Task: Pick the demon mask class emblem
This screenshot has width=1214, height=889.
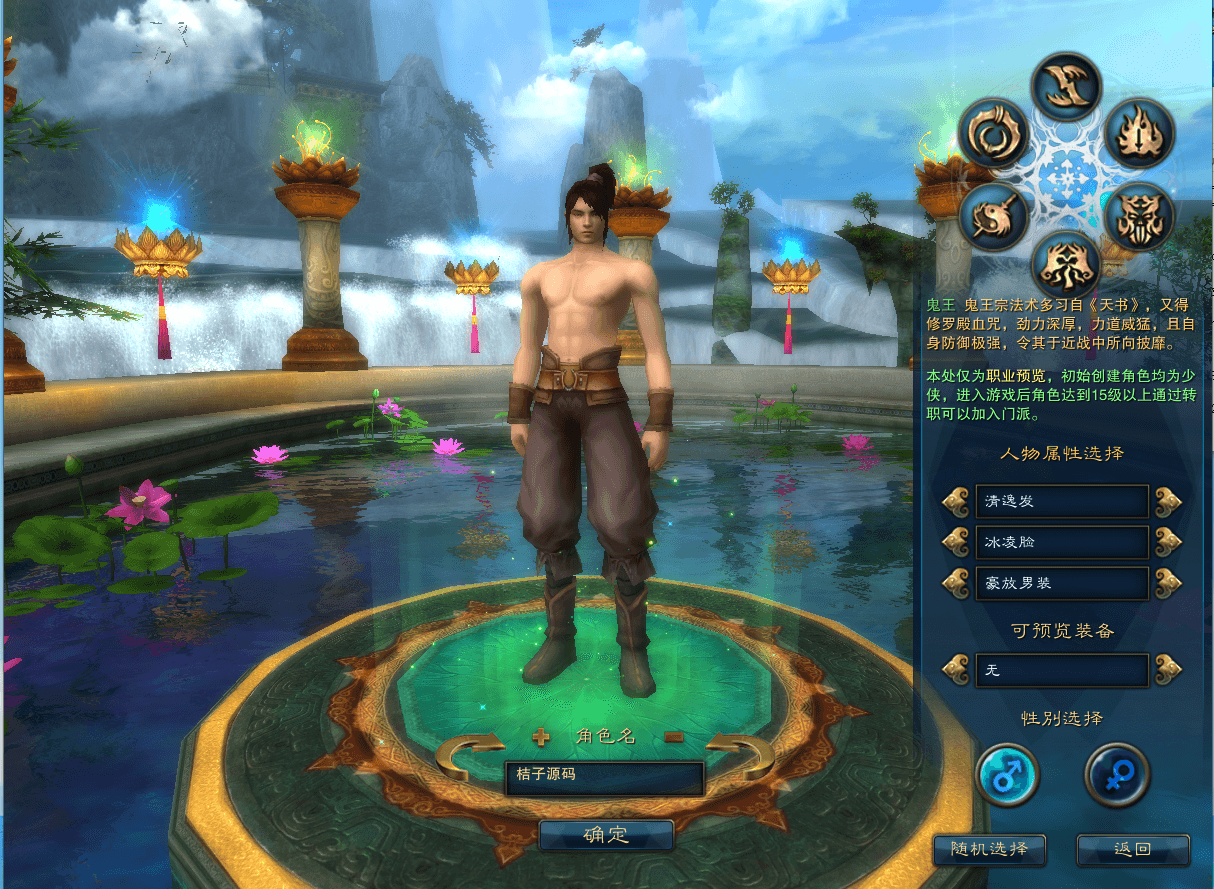Action: 1138,217
